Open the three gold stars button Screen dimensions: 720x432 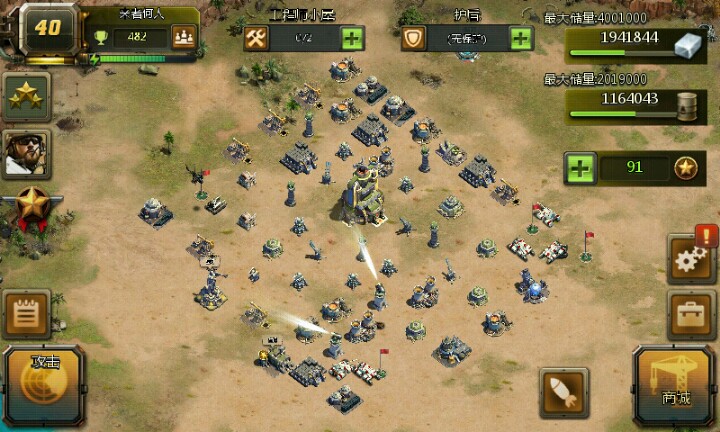click(x=26, y=97)
